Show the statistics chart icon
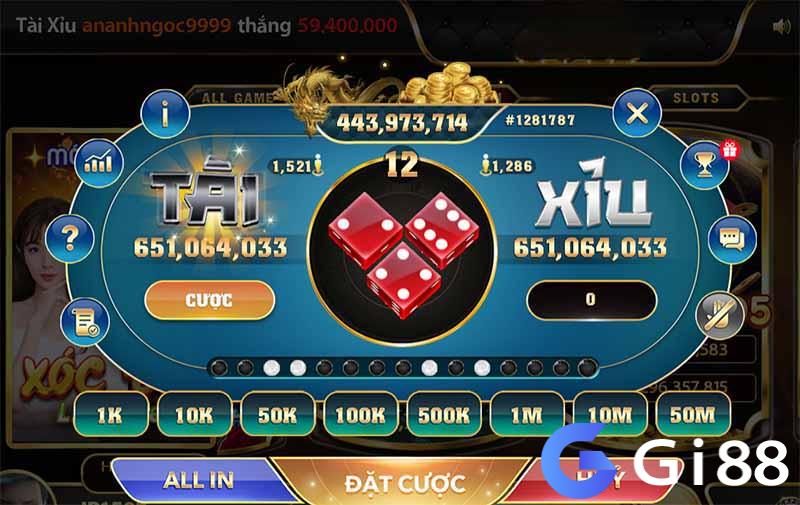800x505 pixels. (98, 162)
